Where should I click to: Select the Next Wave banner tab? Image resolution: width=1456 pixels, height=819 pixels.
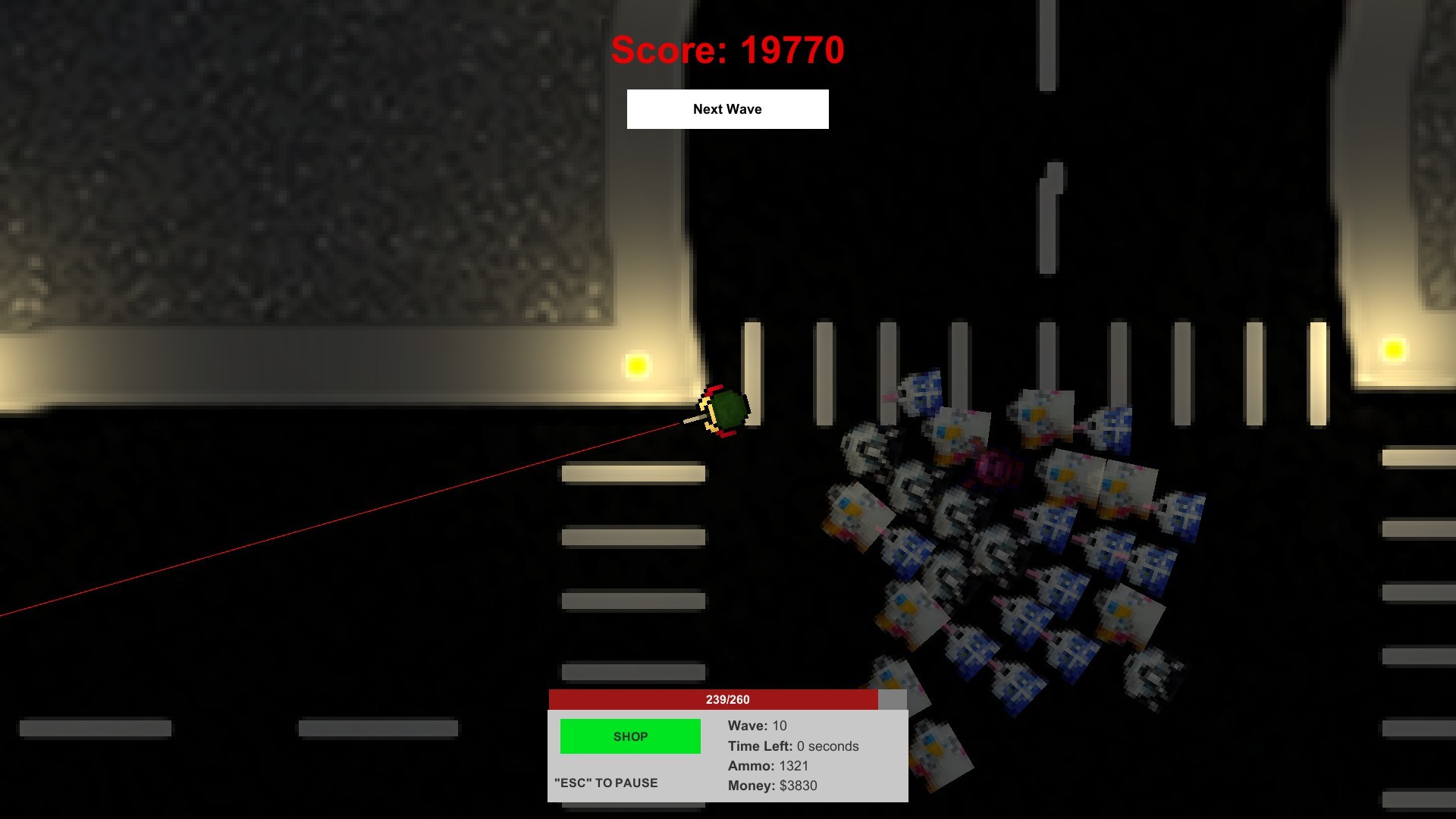pyautogui.click(x=727, y=108)
